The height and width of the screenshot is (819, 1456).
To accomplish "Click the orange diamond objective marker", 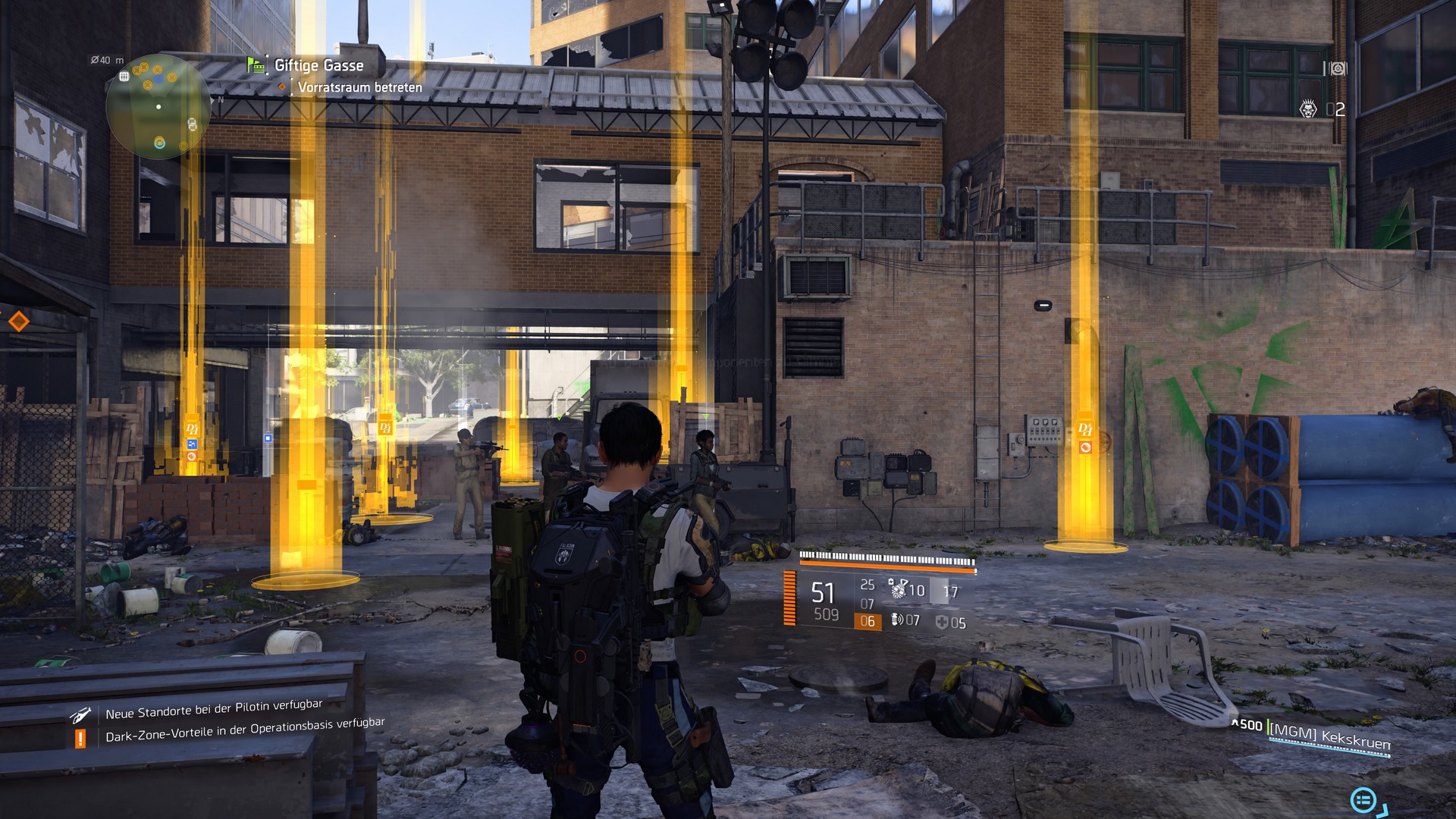I will [x=18, y=322].
